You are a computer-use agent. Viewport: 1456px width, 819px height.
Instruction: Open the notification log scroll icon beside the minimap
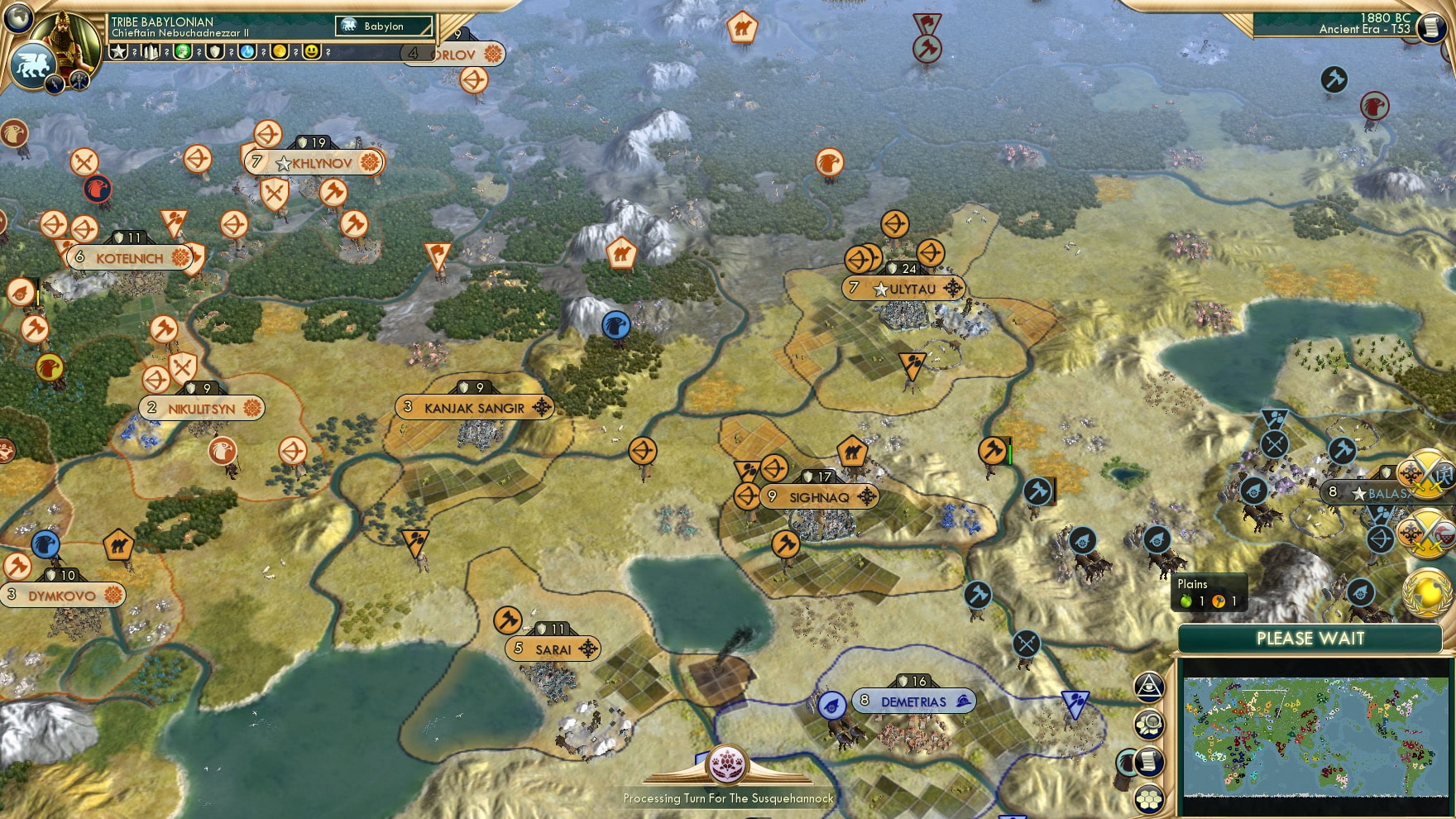click(x=1148, y=762)
